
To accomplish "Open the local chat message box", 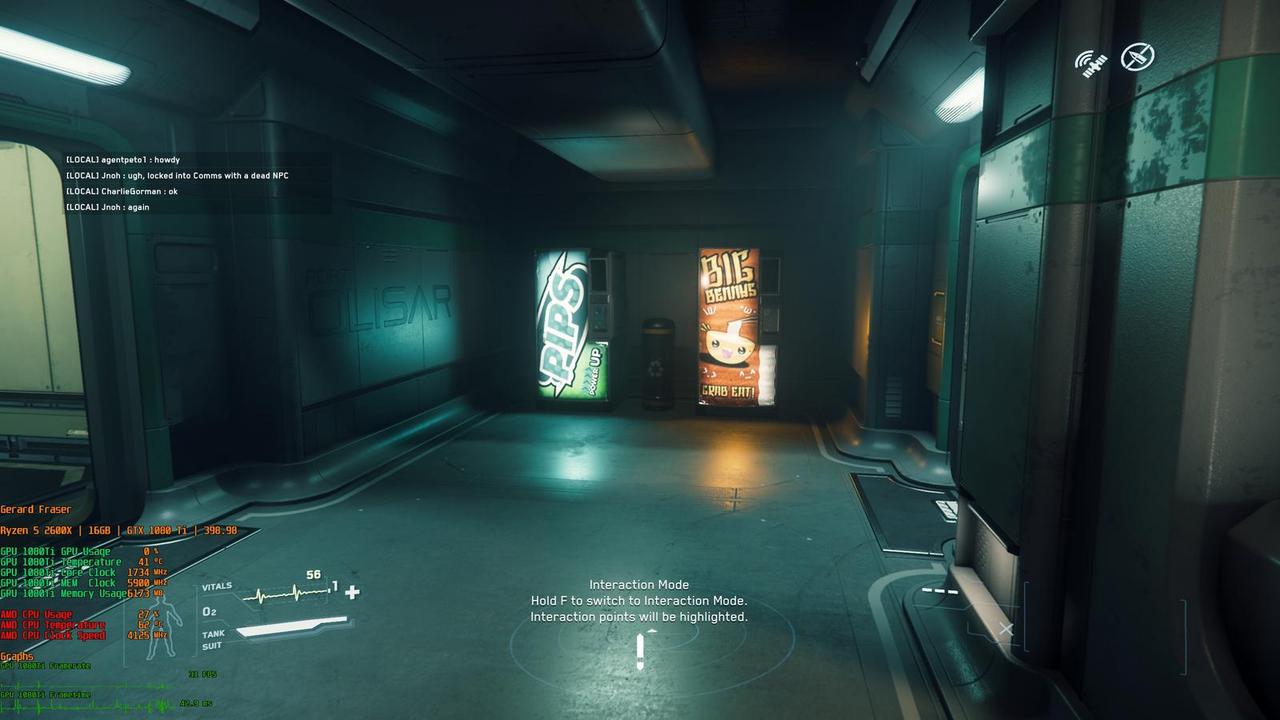I will (x=198, y=183).
